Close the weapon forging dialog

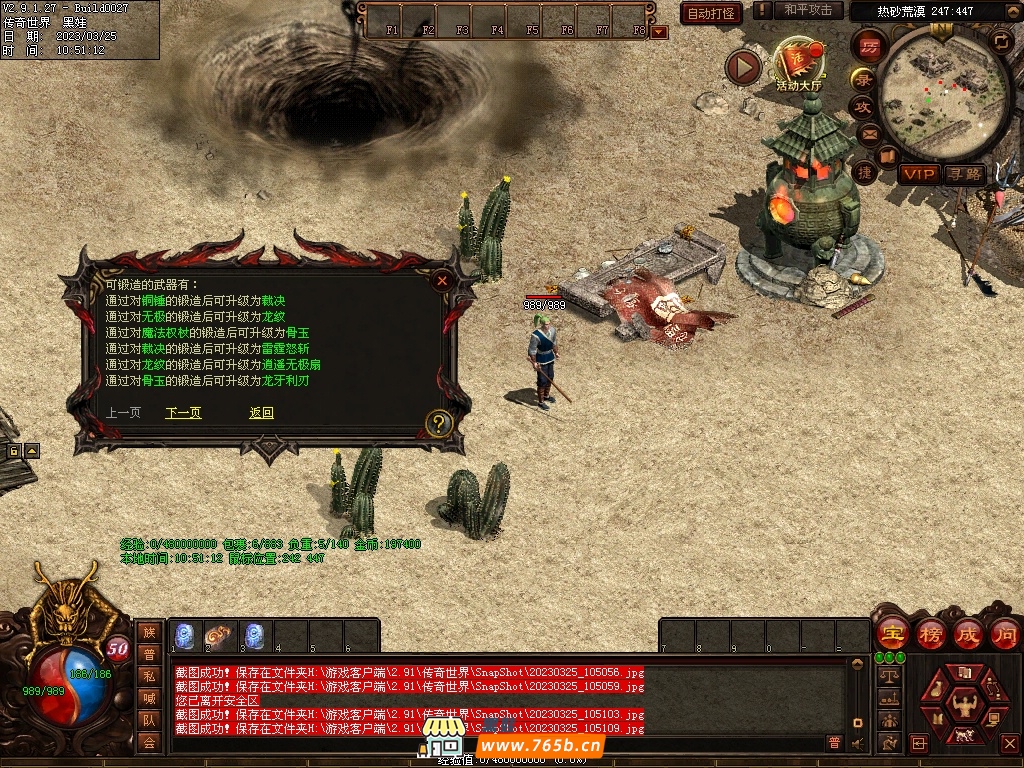click(442, 282)
